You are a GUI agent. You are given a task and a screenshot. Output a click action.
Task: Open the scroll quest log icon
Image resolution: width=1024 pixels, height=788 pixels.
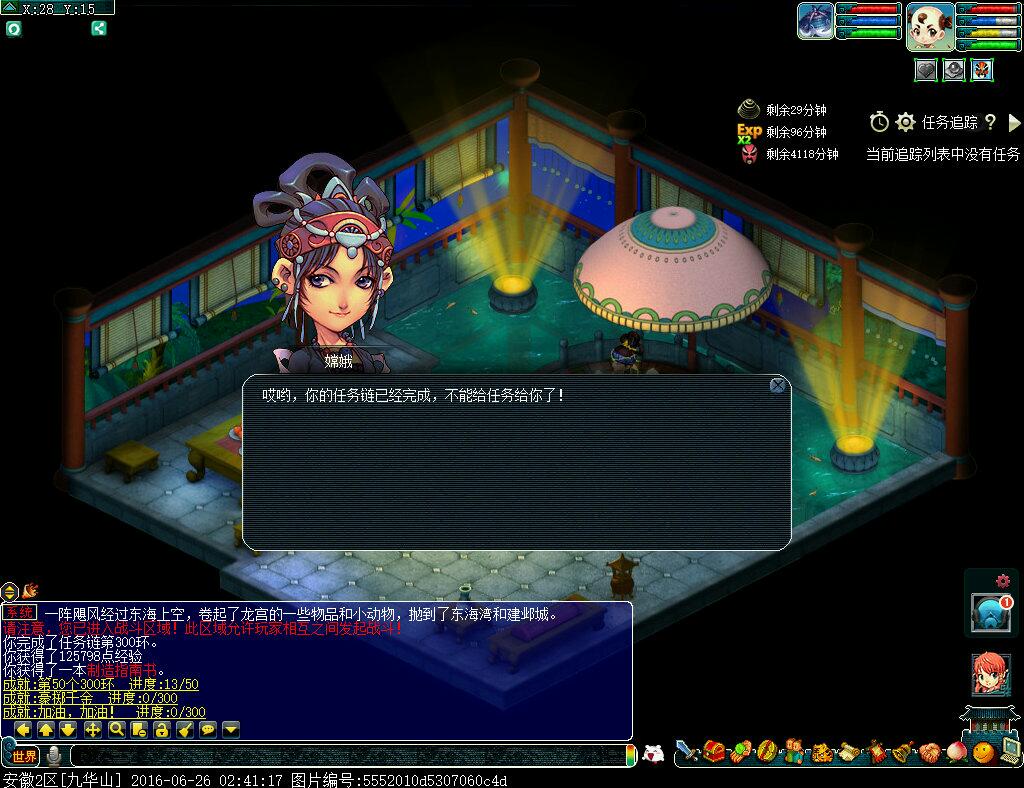pos(848,751)
